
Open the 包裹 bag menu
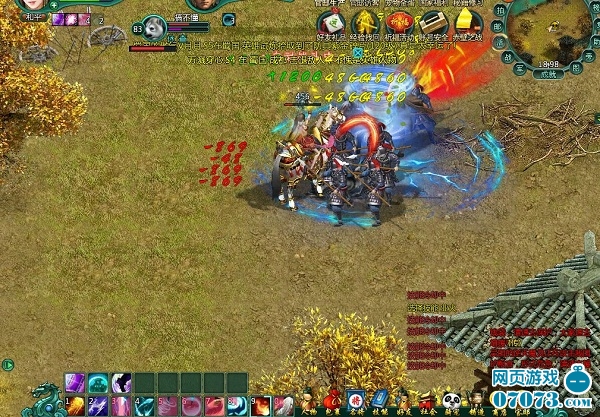pos(332,402)
